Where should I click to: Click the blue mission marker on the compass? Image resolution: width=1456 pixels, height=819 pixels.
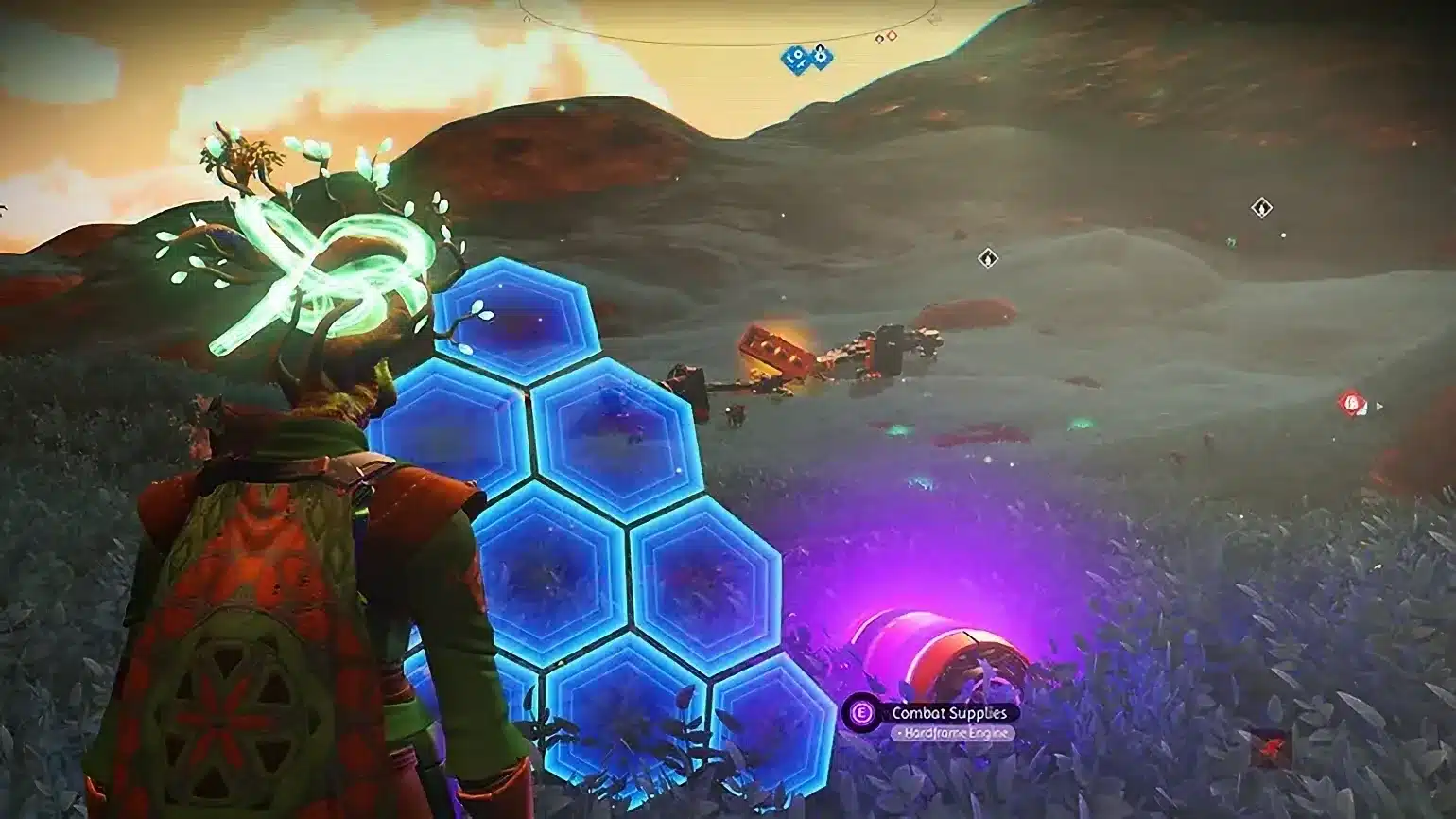click(x=822, y=58)
